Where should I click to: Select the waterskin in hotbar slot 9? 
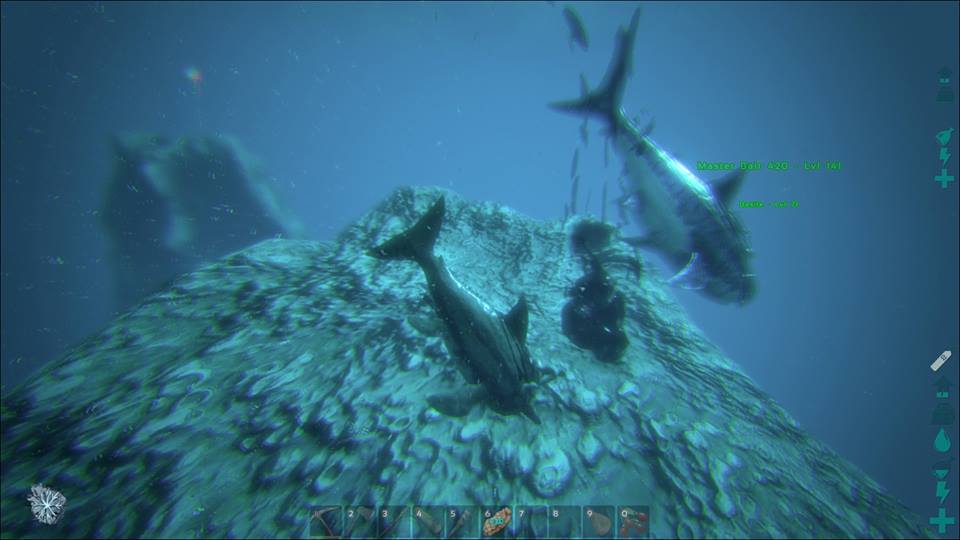click(x=599, y=522)
